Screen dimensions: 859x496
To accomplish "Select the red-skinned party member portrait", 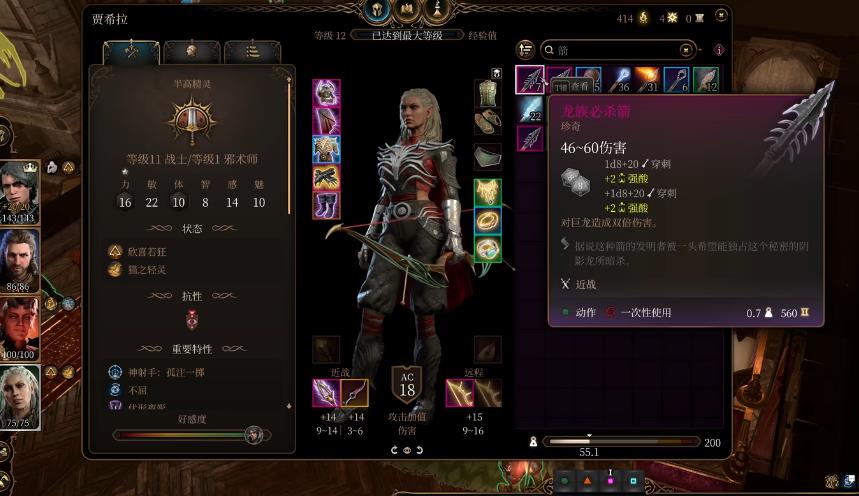I will coord(20,326).
